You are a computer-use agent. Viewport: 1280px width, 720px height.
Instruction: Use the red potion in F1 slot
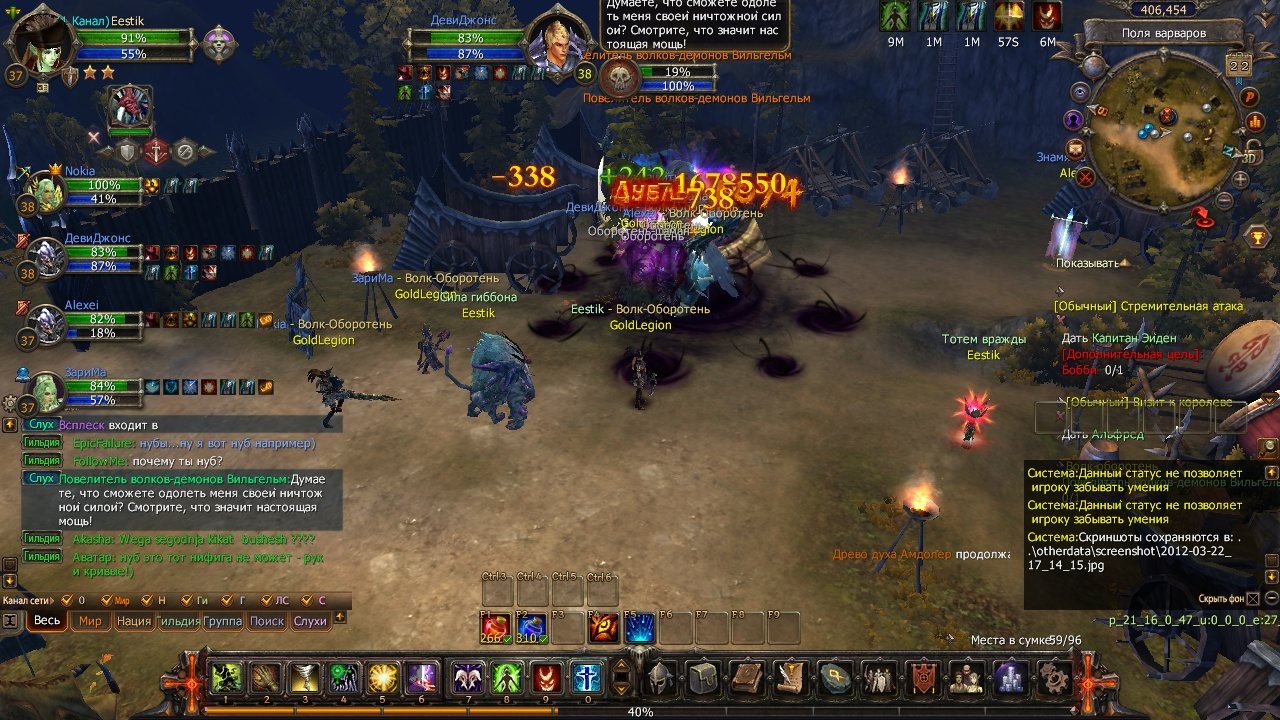(495, 628)
